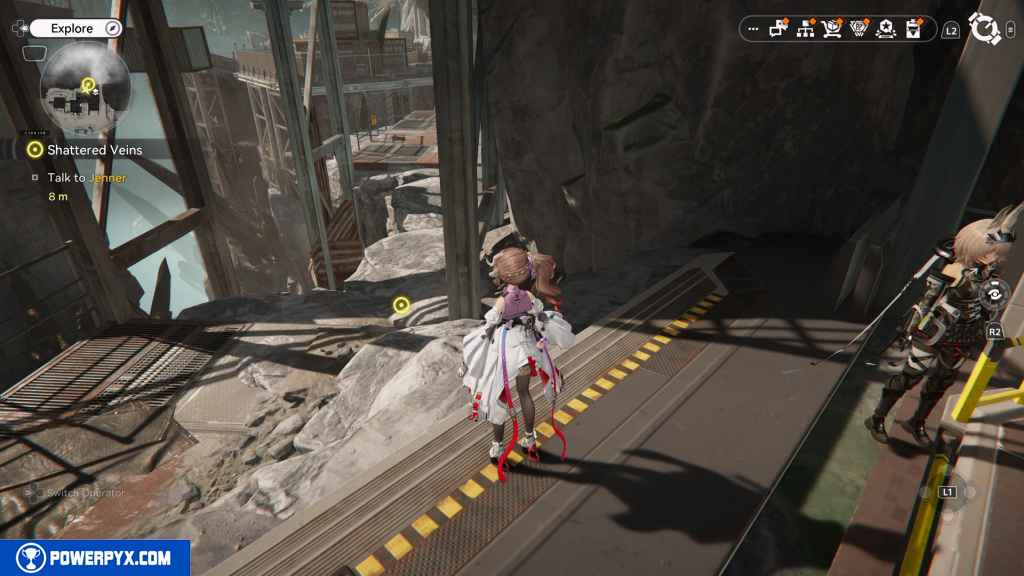The height and width of the screenshot is (576, 1024).
Task: Activate the eye scan ability icon
Action: [994, 294]
